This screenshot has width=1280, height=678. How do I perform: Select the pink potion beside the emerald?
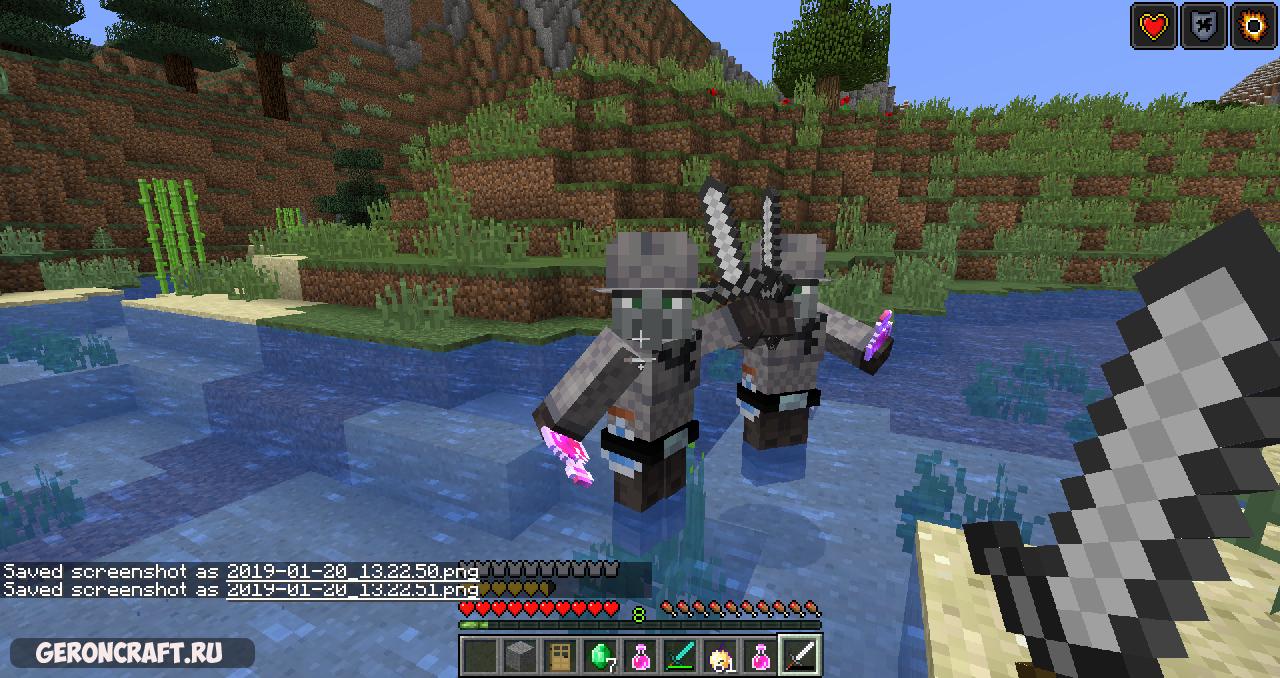639,656
